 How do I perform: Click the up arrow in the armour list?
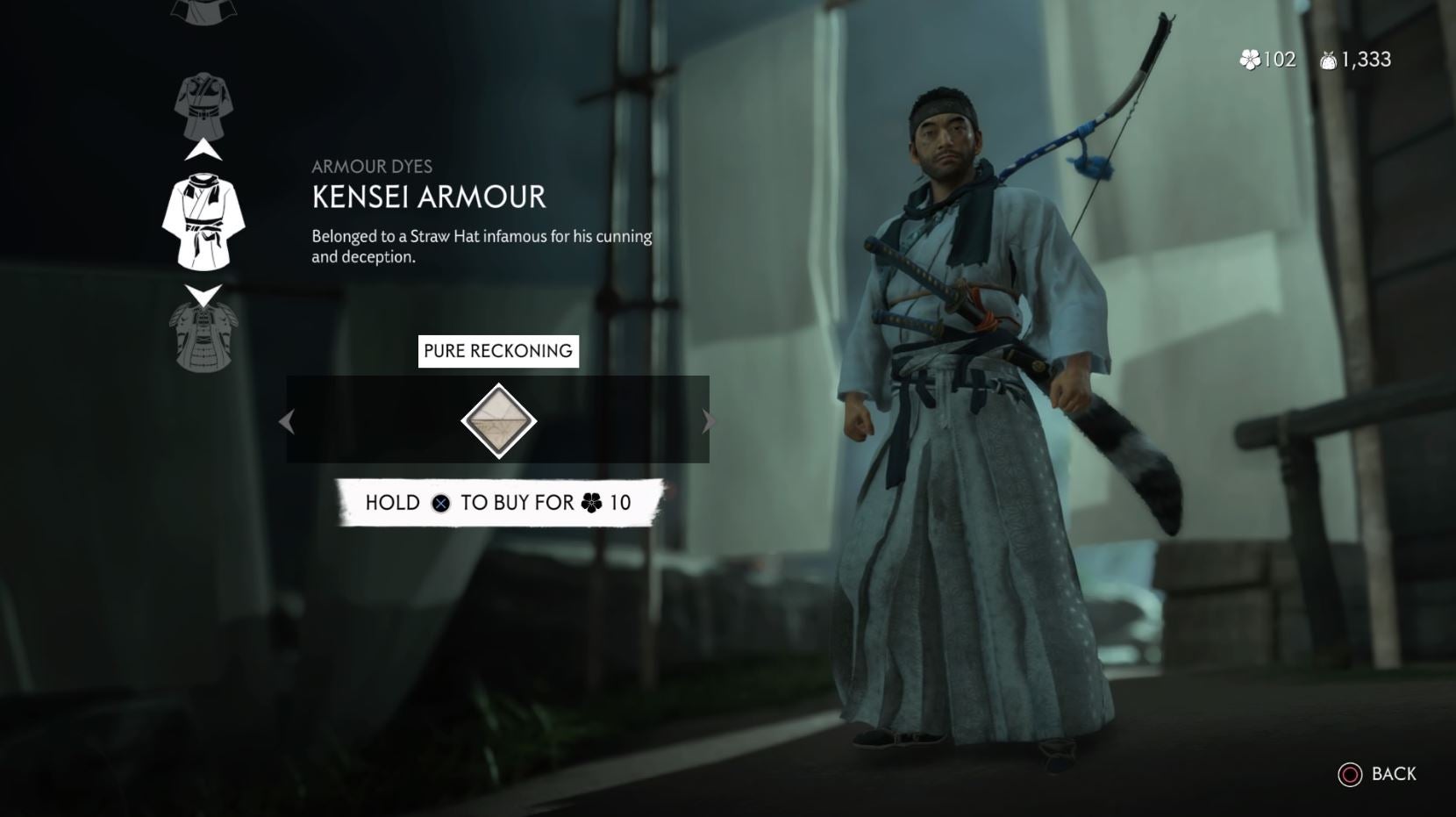[x=203, y=149]
